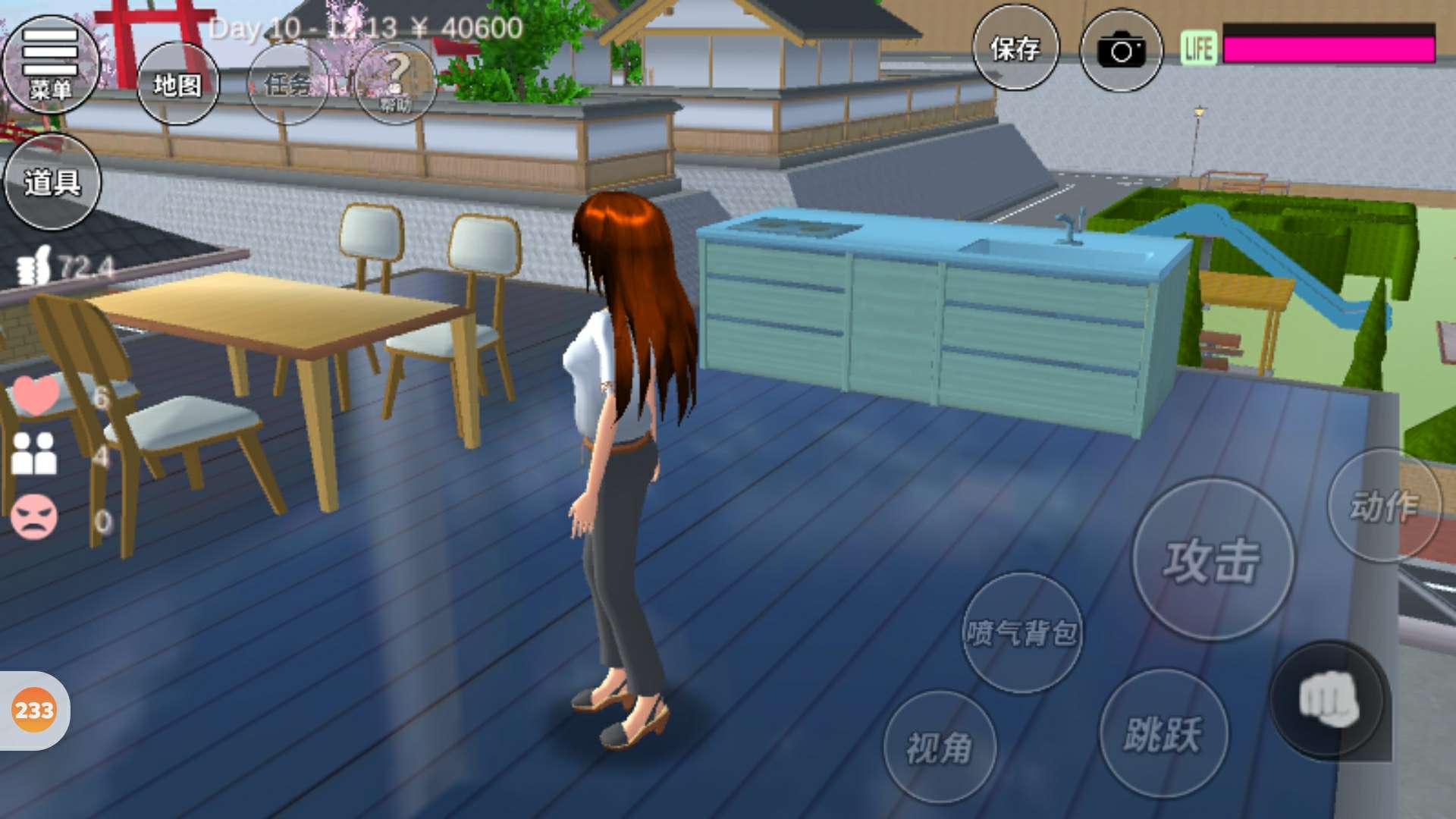Save the game with 保存
This screenshot has height=819, width=1456.
click(x=1015, y=49)
